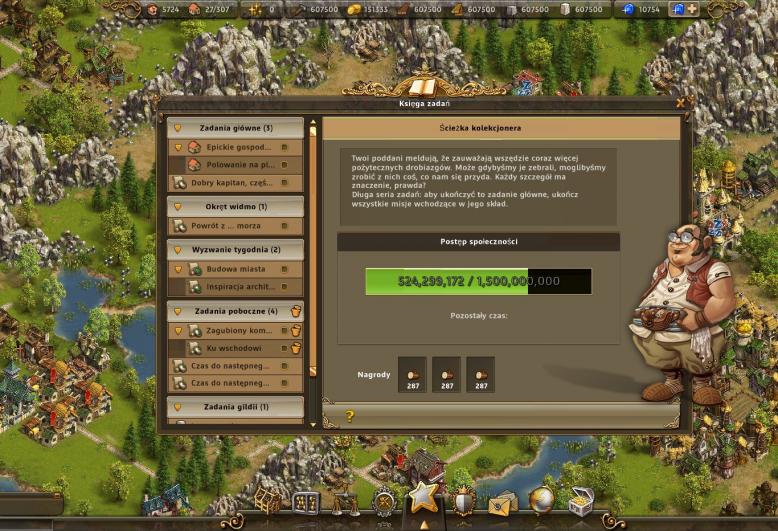Close the Księga zadań quest book
Viewport: 778px width, 531px height.
[680, 102]
